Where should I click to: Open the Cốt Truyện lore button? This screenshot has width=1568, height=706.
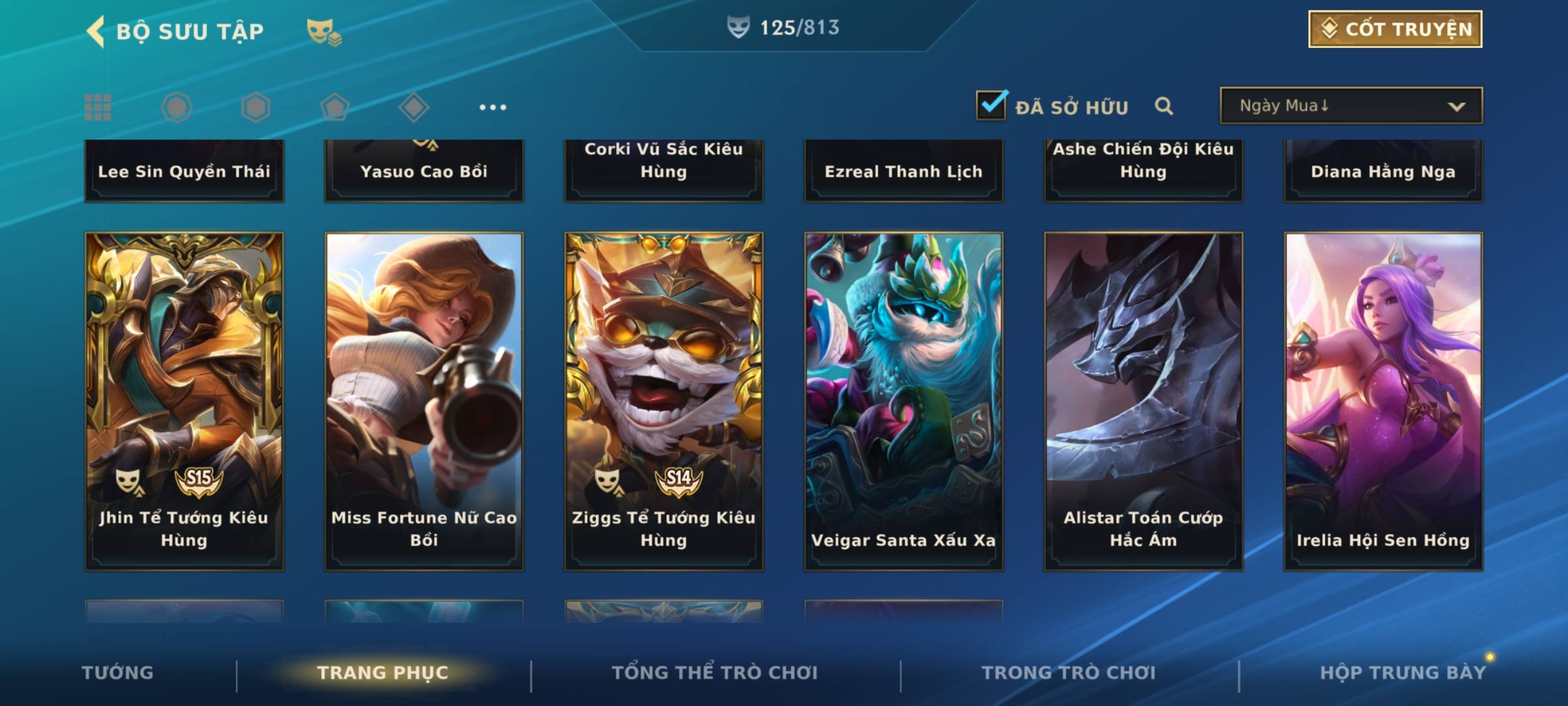[x=1395, y=29]
